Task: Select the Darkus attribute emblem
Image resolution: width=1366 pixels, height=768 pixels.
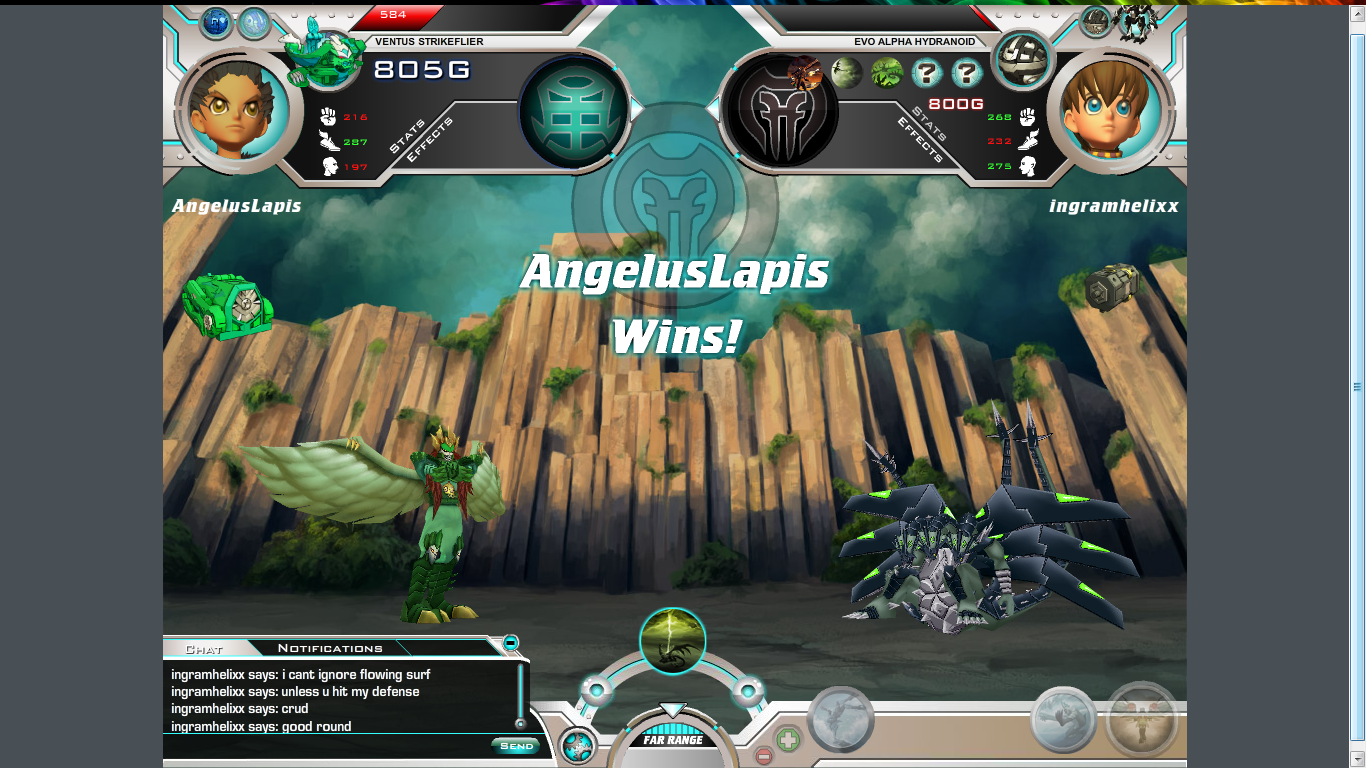Action: pyautogui.click(x=781, y=110)
